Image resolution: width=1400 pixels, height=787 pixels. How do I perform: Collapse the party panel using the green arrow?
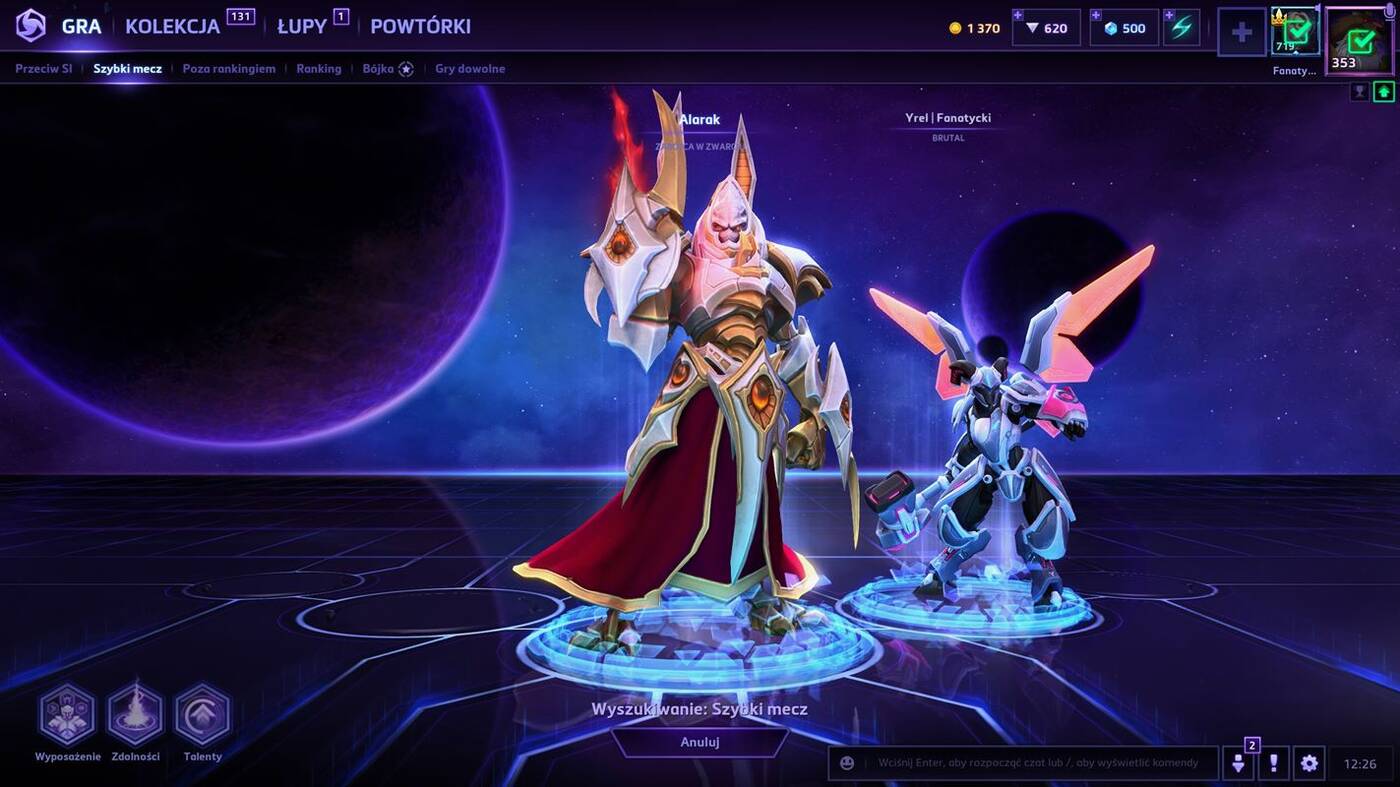click(1383, 92)
